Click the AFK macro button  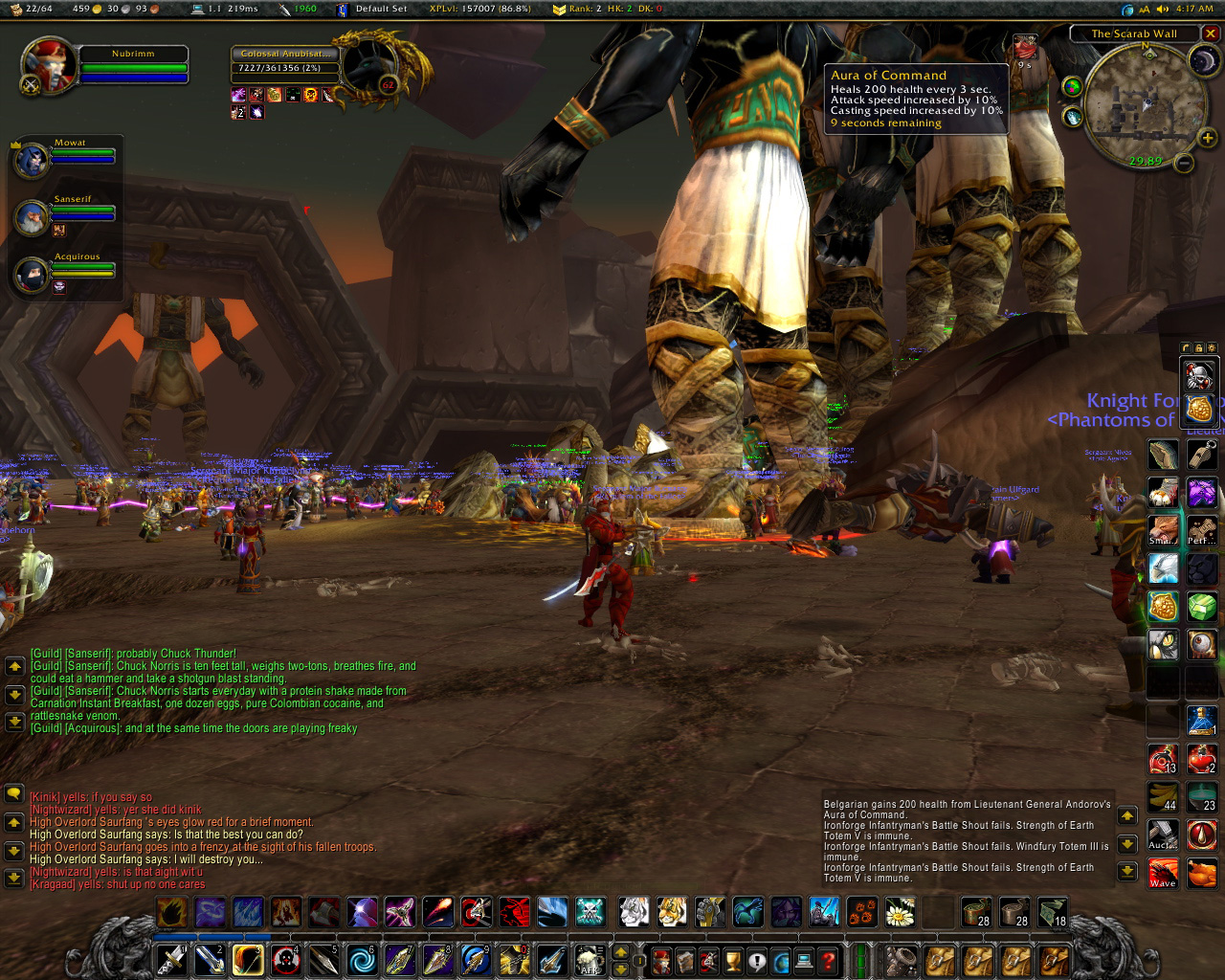[590, 959]
